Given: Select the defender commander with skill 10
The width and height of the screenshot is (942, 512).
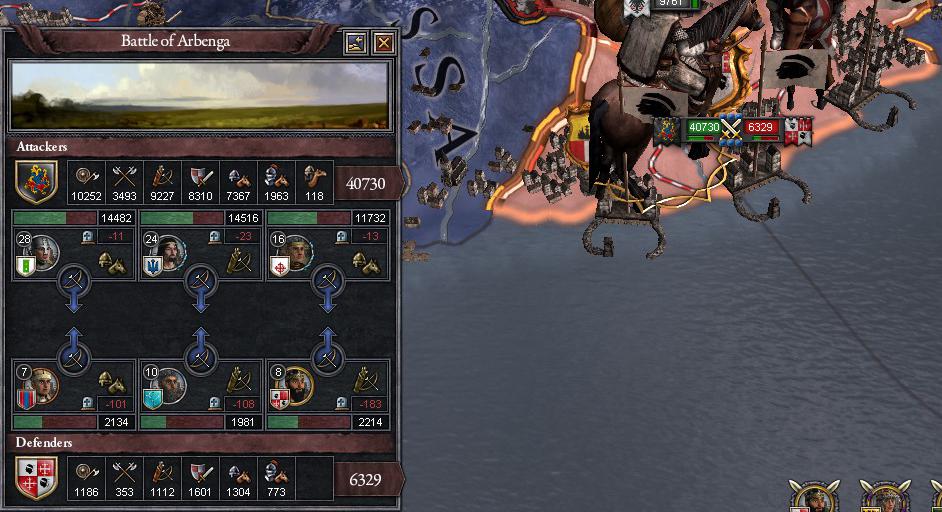Looking at the screenshot, I should point(171,385).
